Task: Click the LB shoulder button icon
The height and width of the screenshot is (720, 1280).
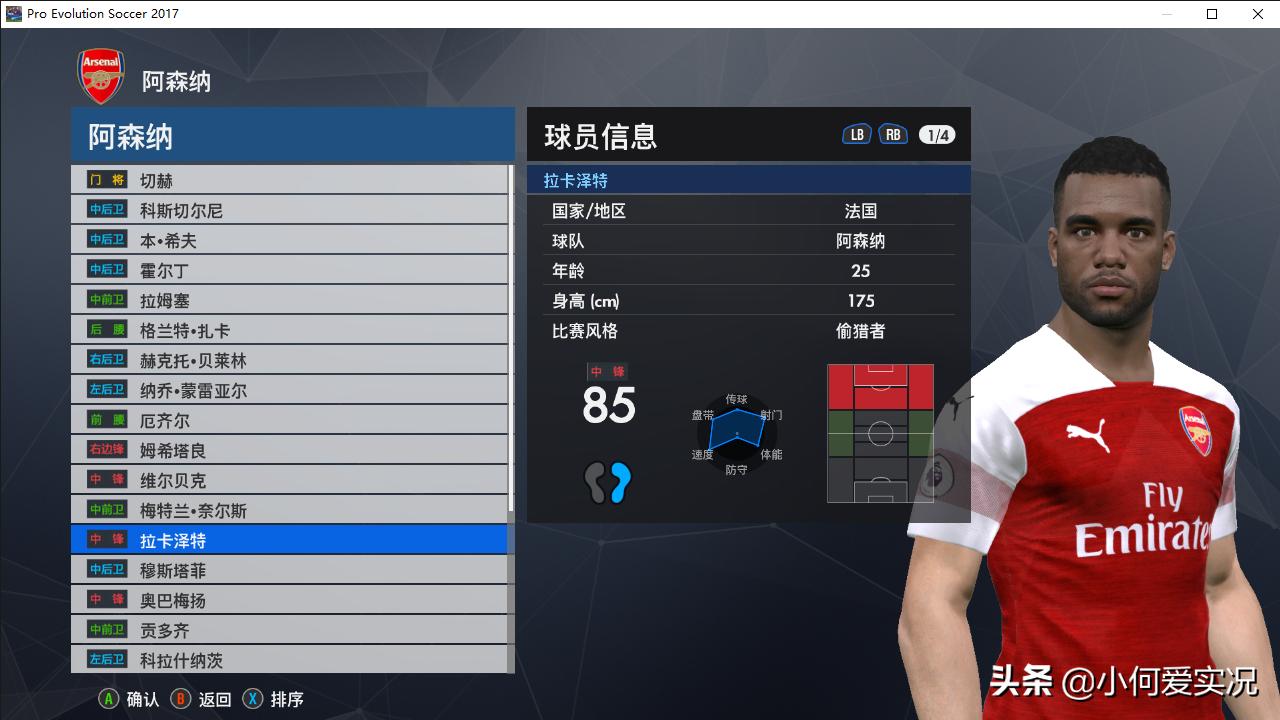Action: 856,132
